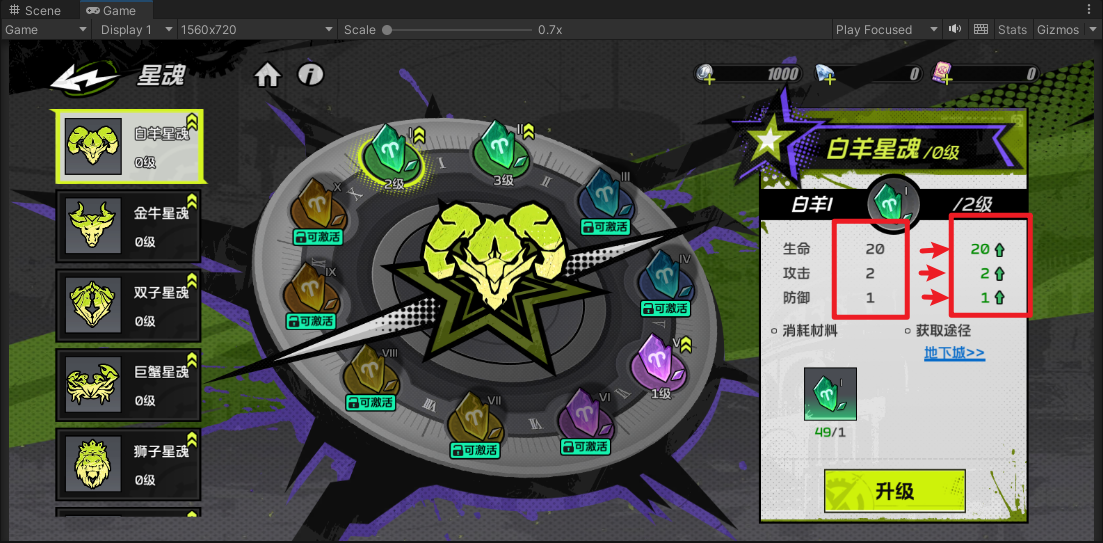Open the Gizmos toggle in toolbar
This screenshot has width=1103, height=543.
click(1062, 30)
